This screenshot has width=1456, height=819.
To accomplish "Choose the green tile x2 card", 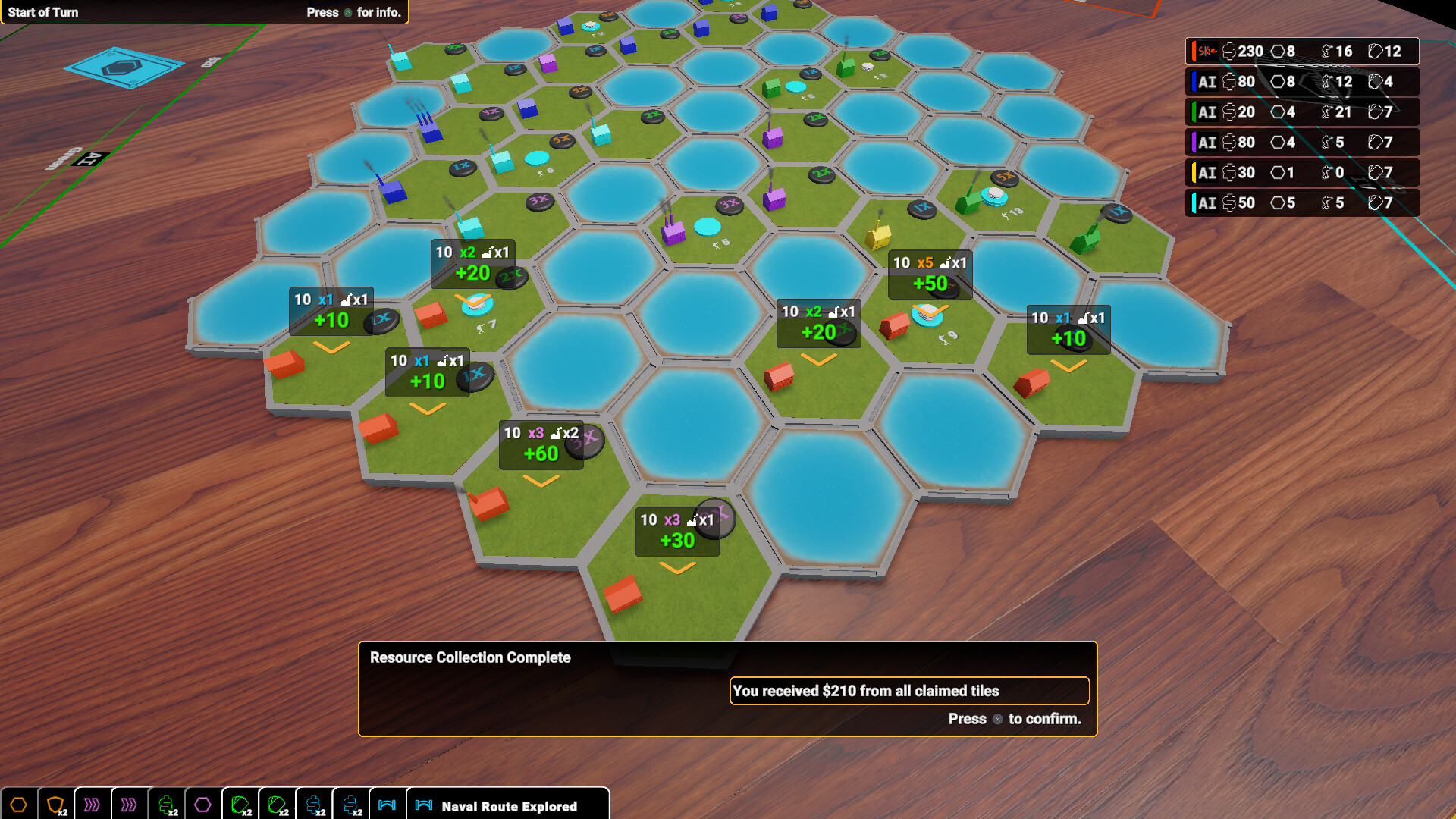I will point(240,806).
